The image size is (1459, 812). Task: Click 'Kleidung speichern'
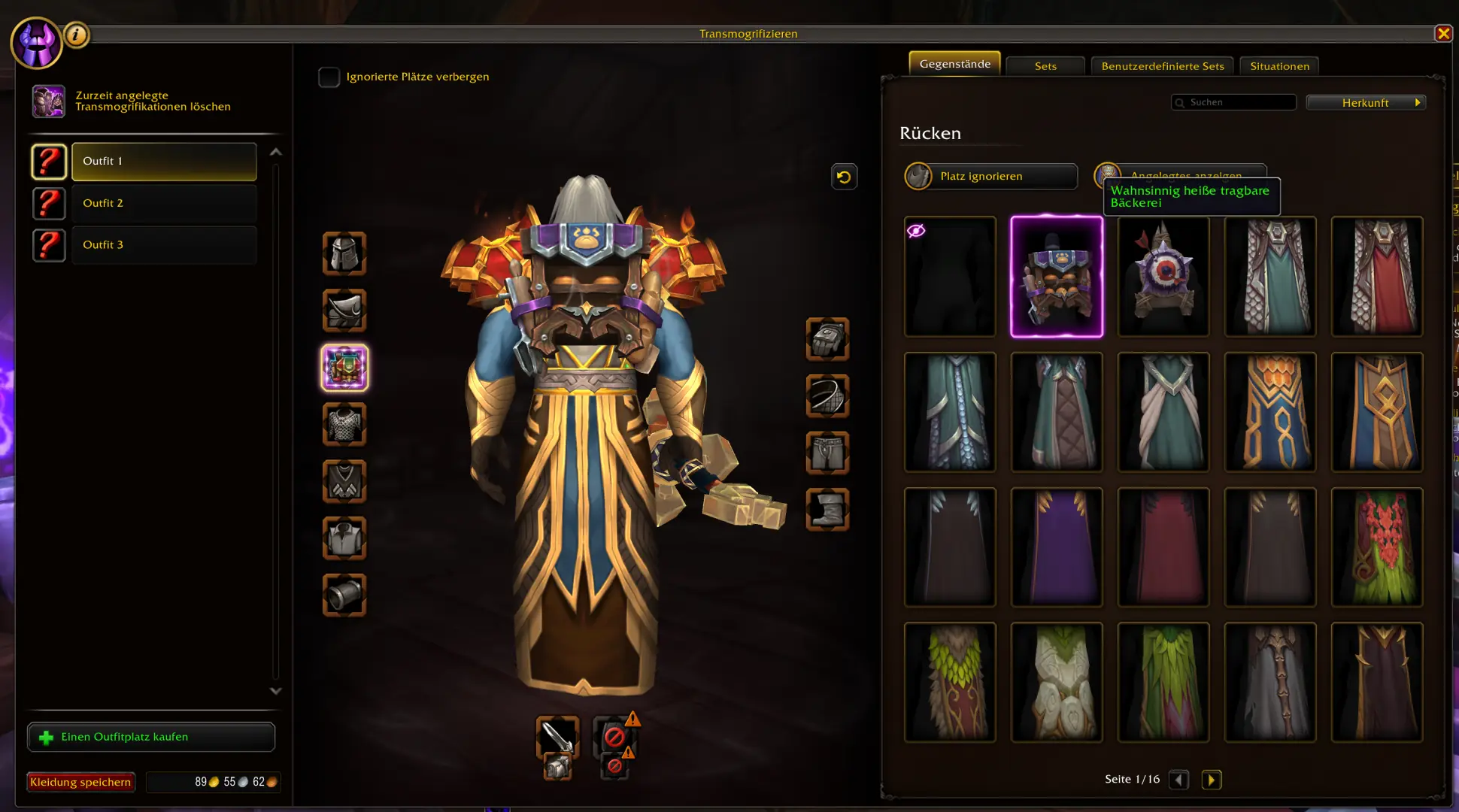coord(80,782)
